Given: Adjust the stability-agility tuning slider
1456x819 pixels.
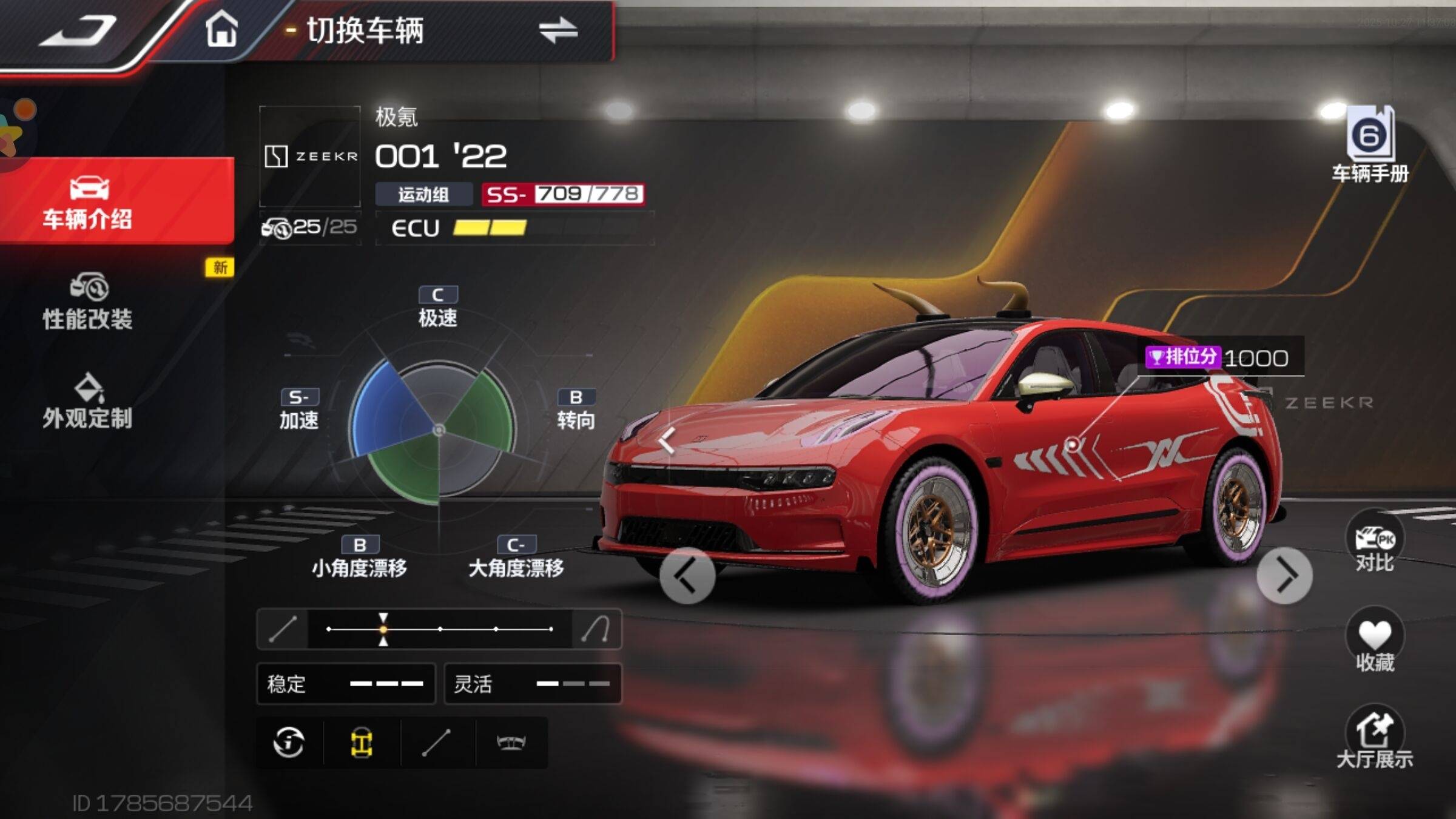Looking at the screenshot, I should [x=383, y=629].
